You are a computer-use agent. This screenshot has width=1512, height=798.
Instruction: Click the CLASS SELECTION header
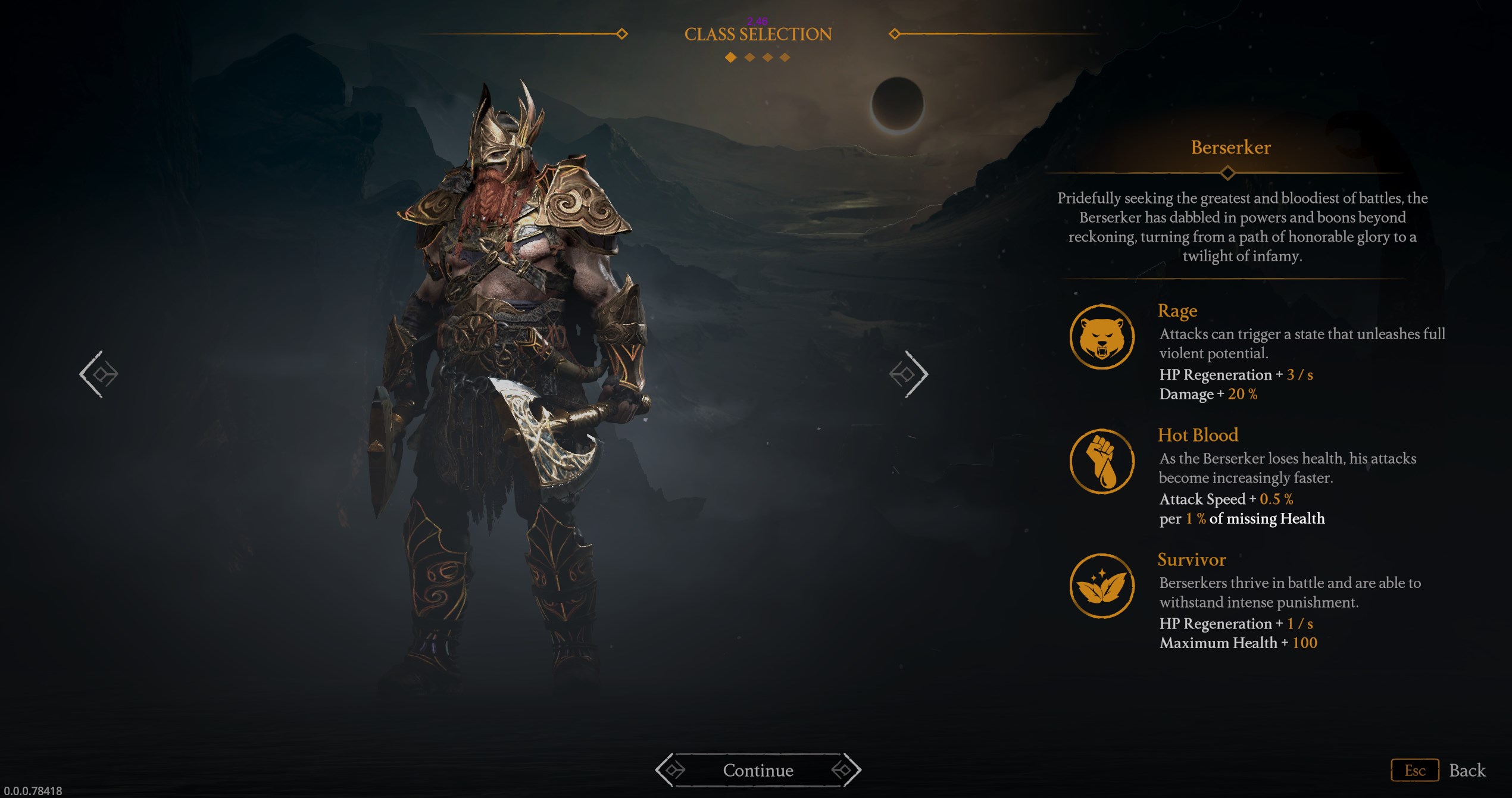tap(758, 34)
